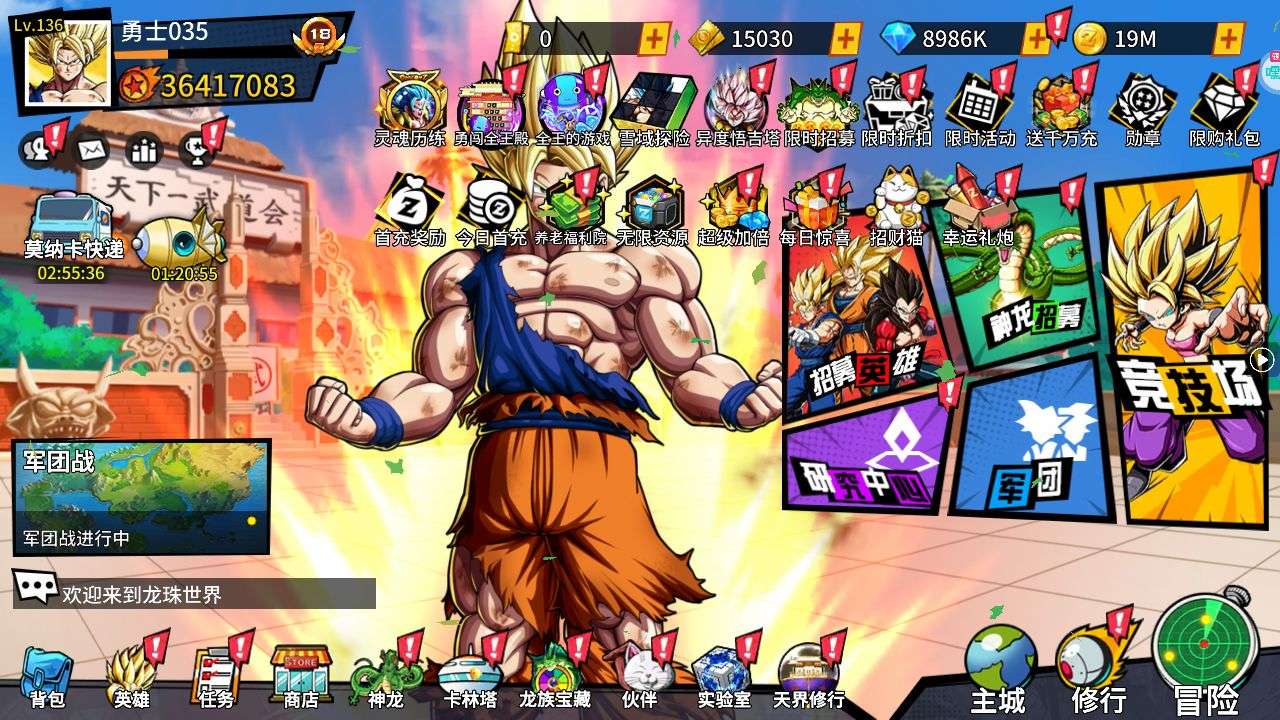Go to the 主城 main city
The height and width of the screenshot is (720, 1280).
point(999,667)
